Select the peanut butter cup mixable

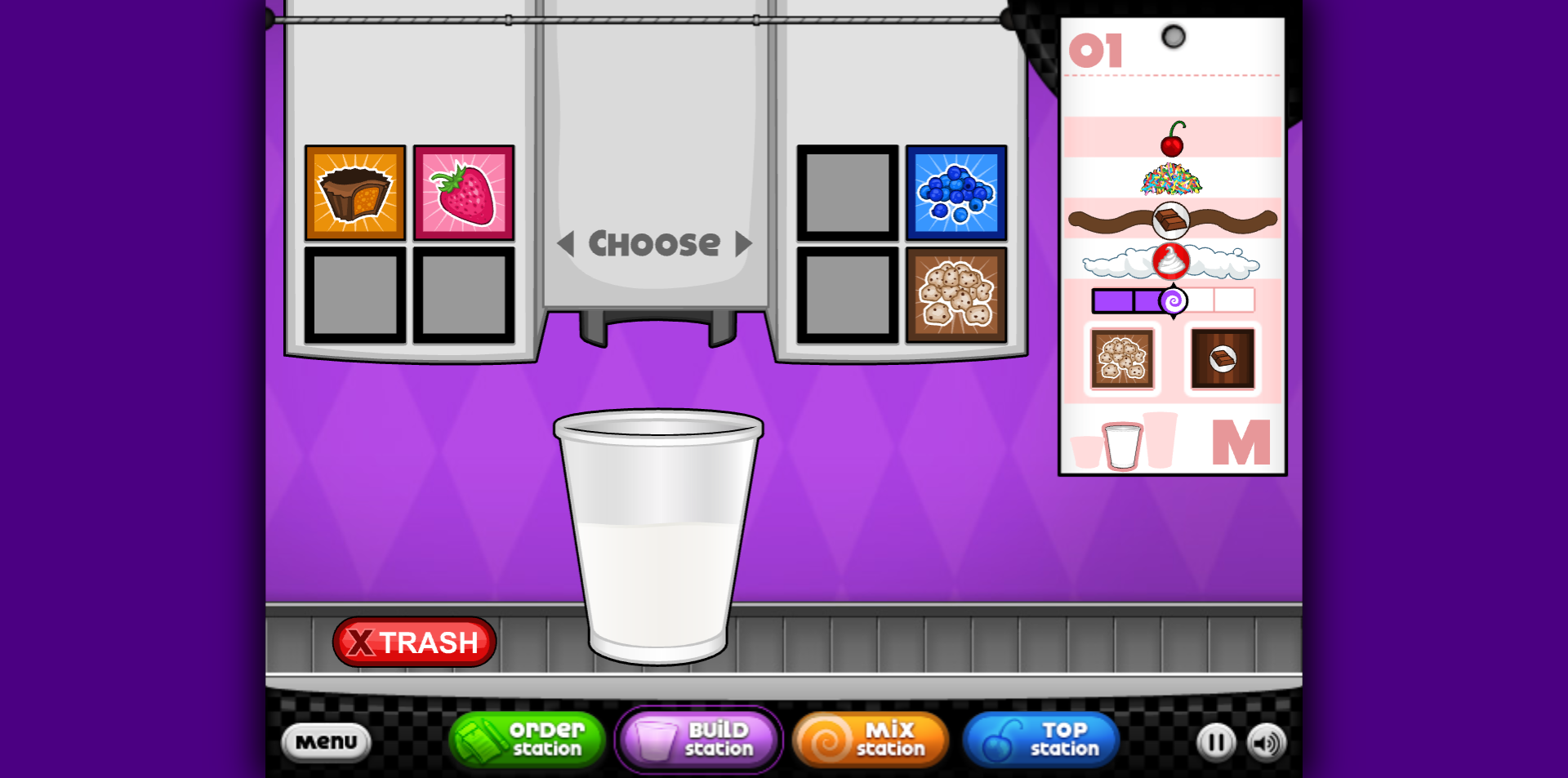pos(354,193)
